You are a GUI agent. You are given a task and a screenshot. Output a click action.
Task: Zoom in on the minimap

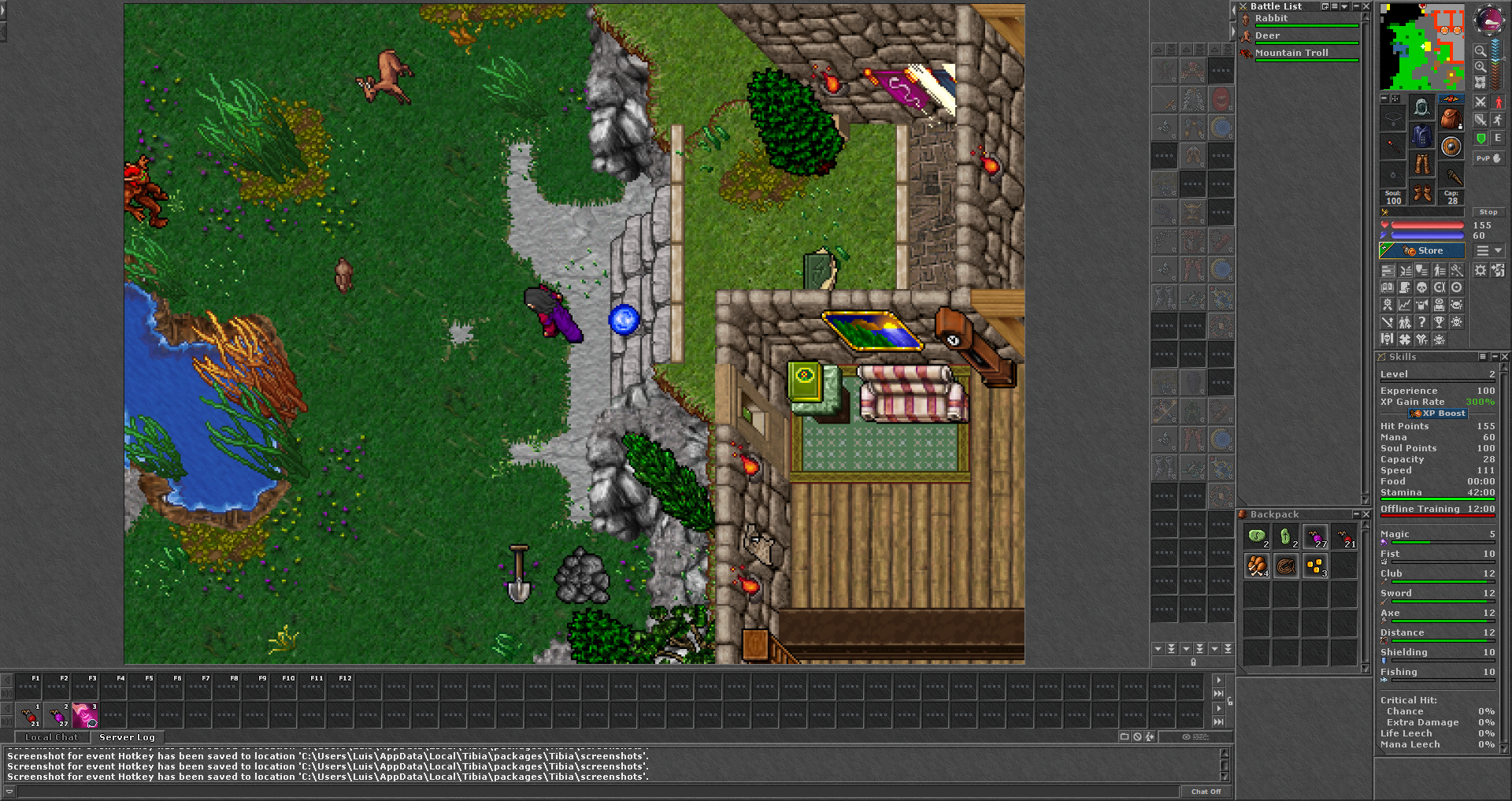(1480, 67)
